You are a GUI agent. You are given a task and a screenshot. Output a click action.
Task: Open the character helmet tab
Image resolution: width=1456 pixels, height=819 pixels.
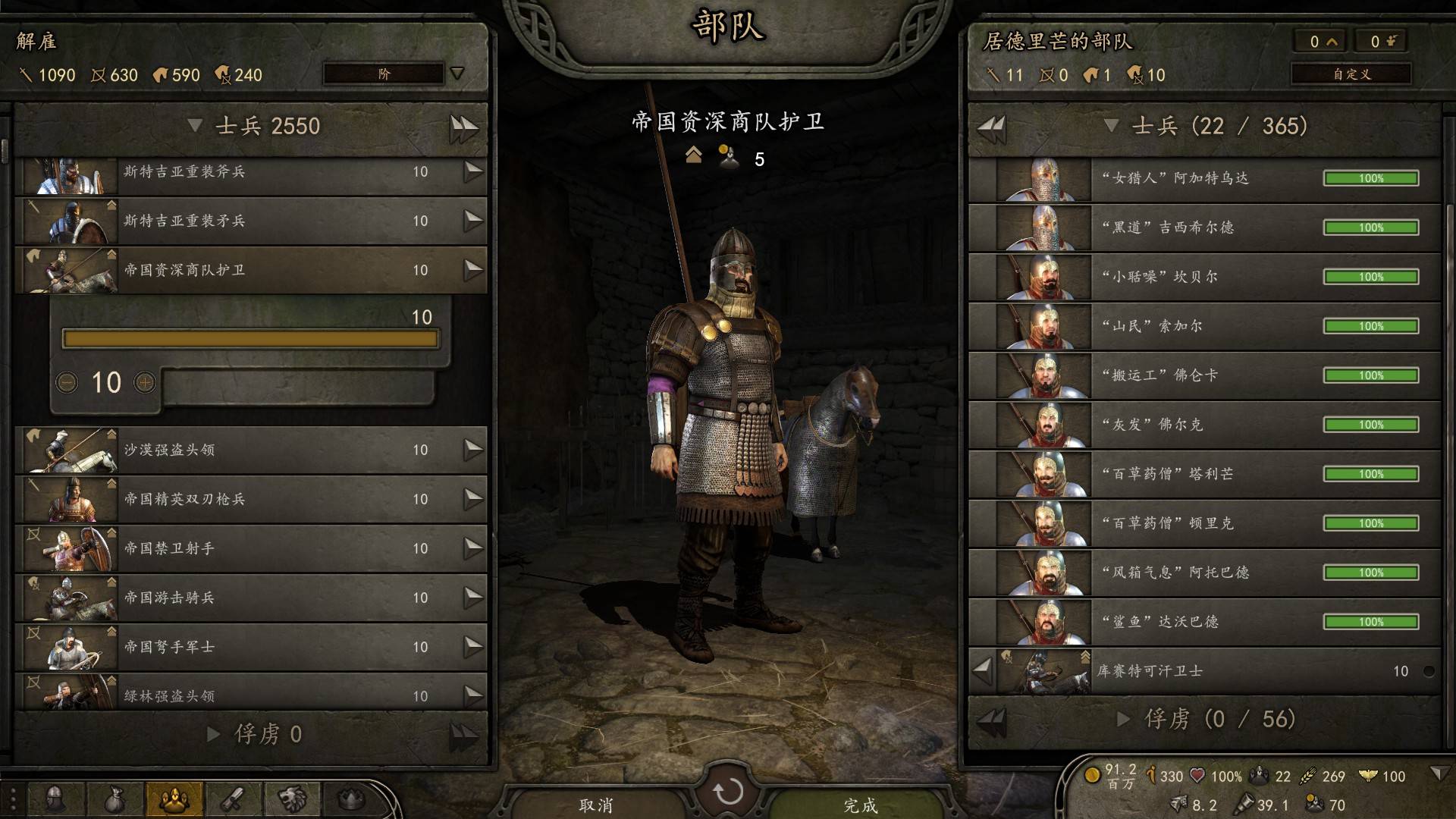point(55,799)
